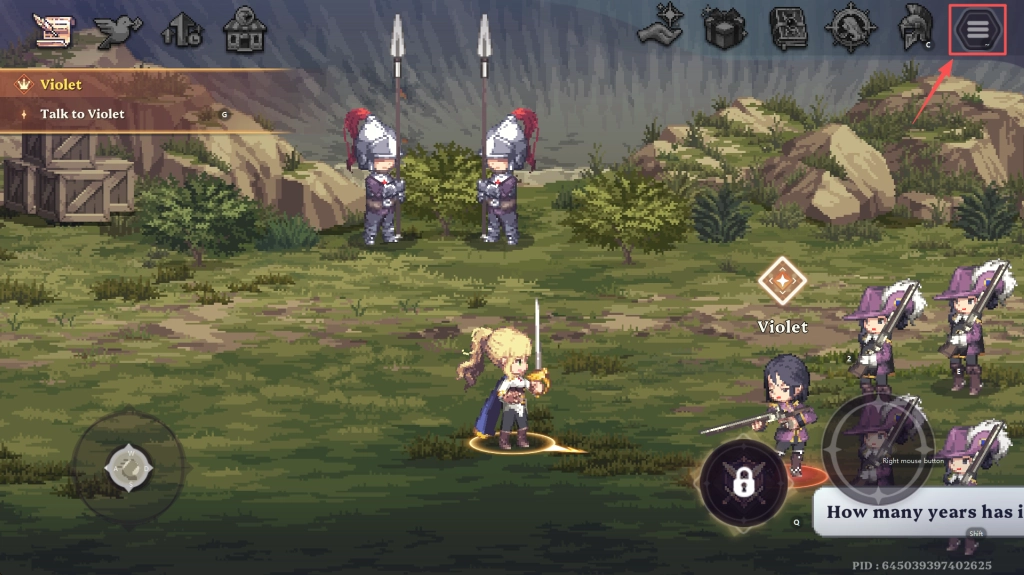This screenshot has height=575, width=1024.
Task: Open the quill and scroll icon
Action: (x=52, y=30)
